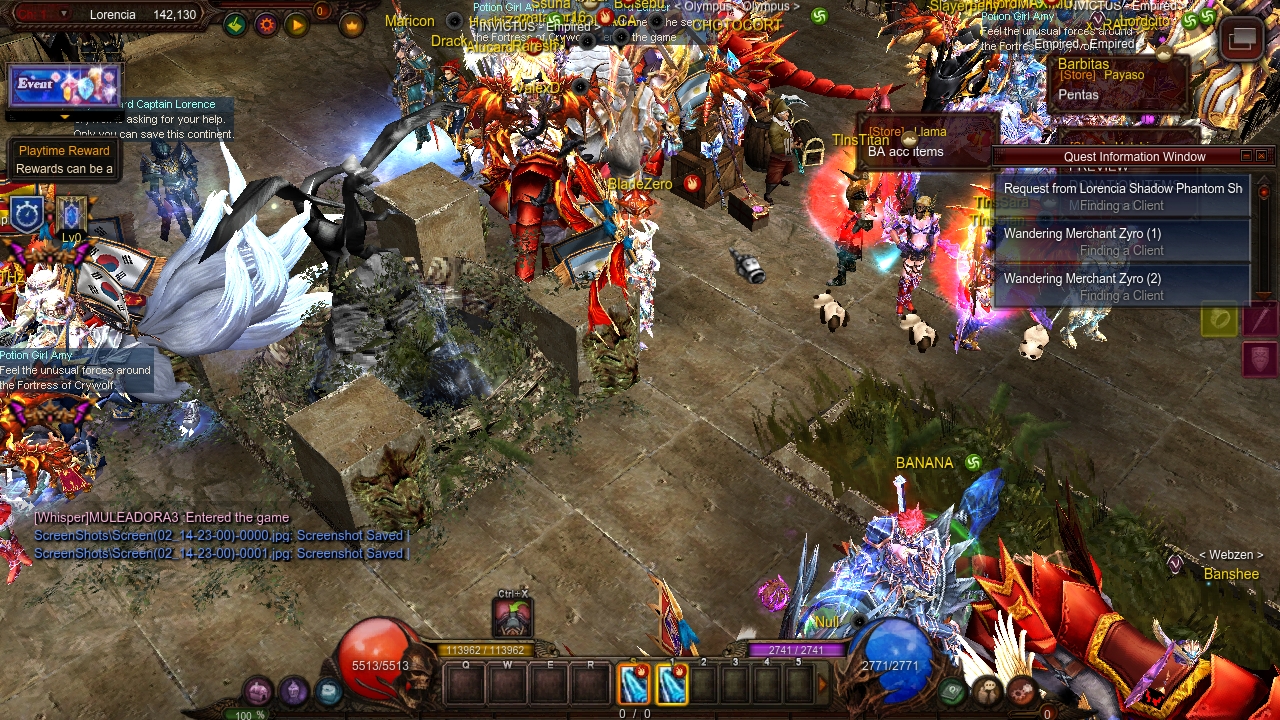1280x720 pixels.
Task: Click the yellow ring icon below quest window
Action: [x=1219, y=319]
